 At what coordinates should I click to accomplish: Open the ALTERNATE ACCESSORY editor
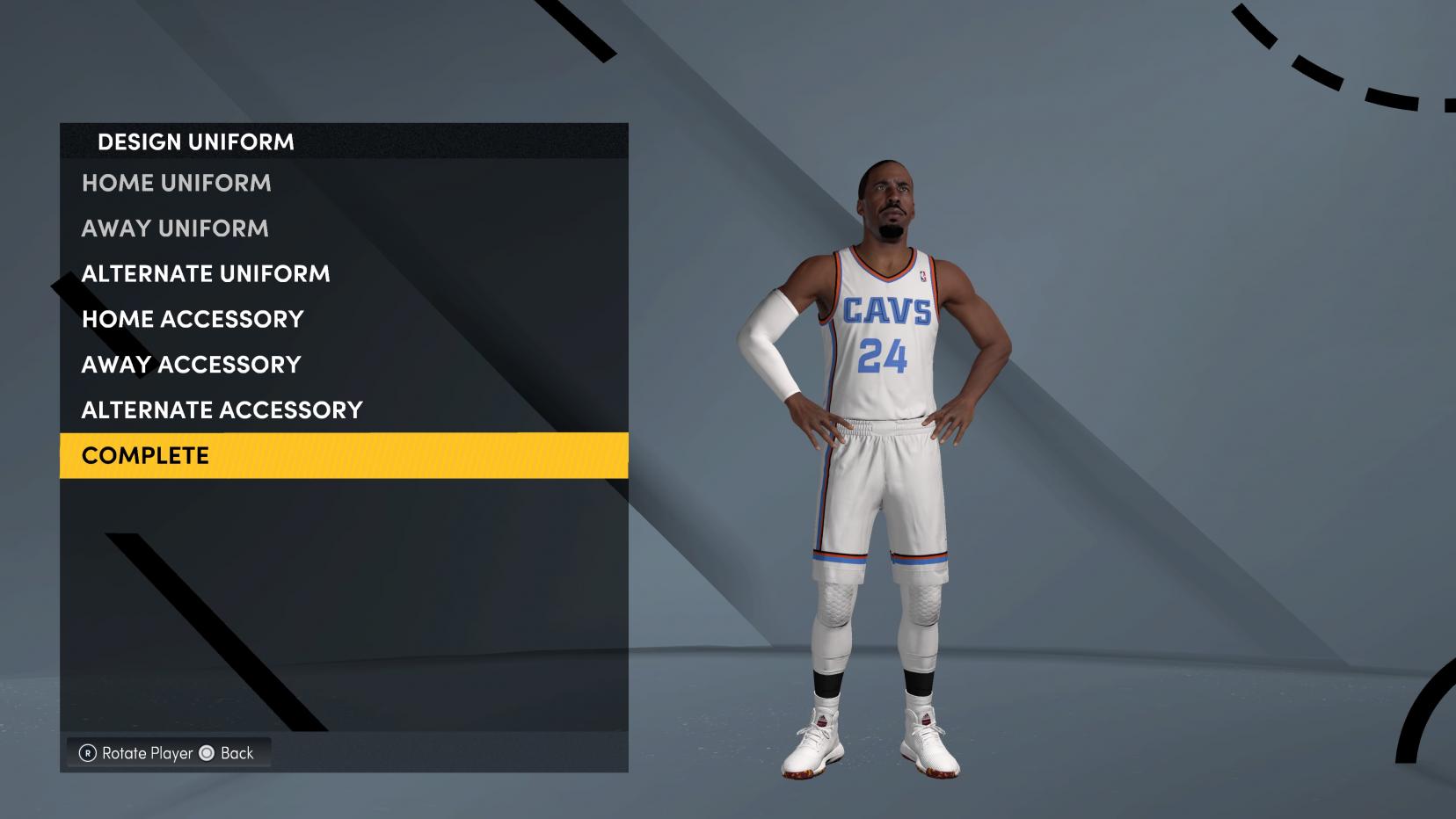(221, 409)
